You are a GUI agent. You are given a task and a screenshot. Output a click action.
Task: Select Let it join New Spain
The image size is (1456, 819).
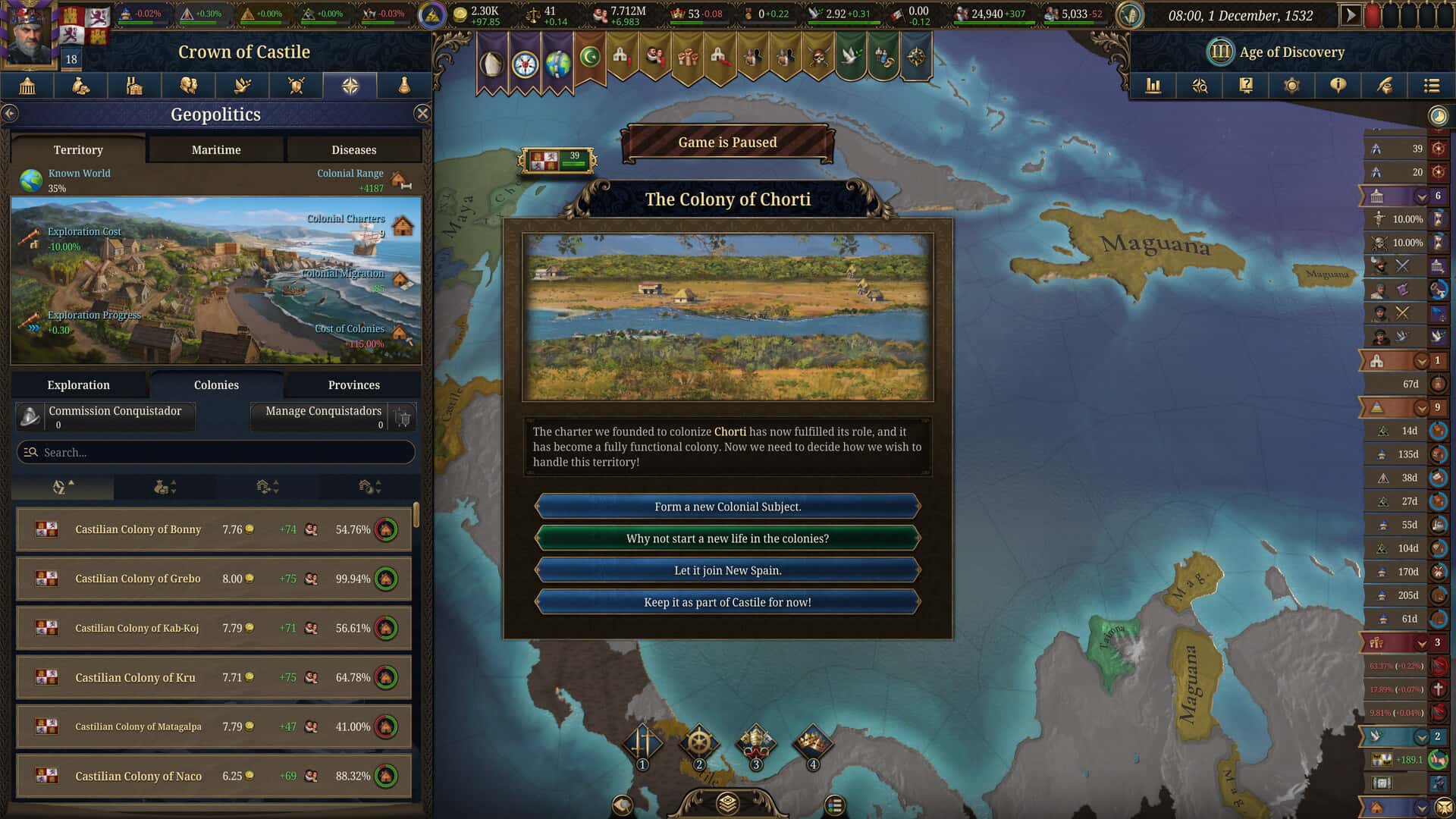coord(727,570)
